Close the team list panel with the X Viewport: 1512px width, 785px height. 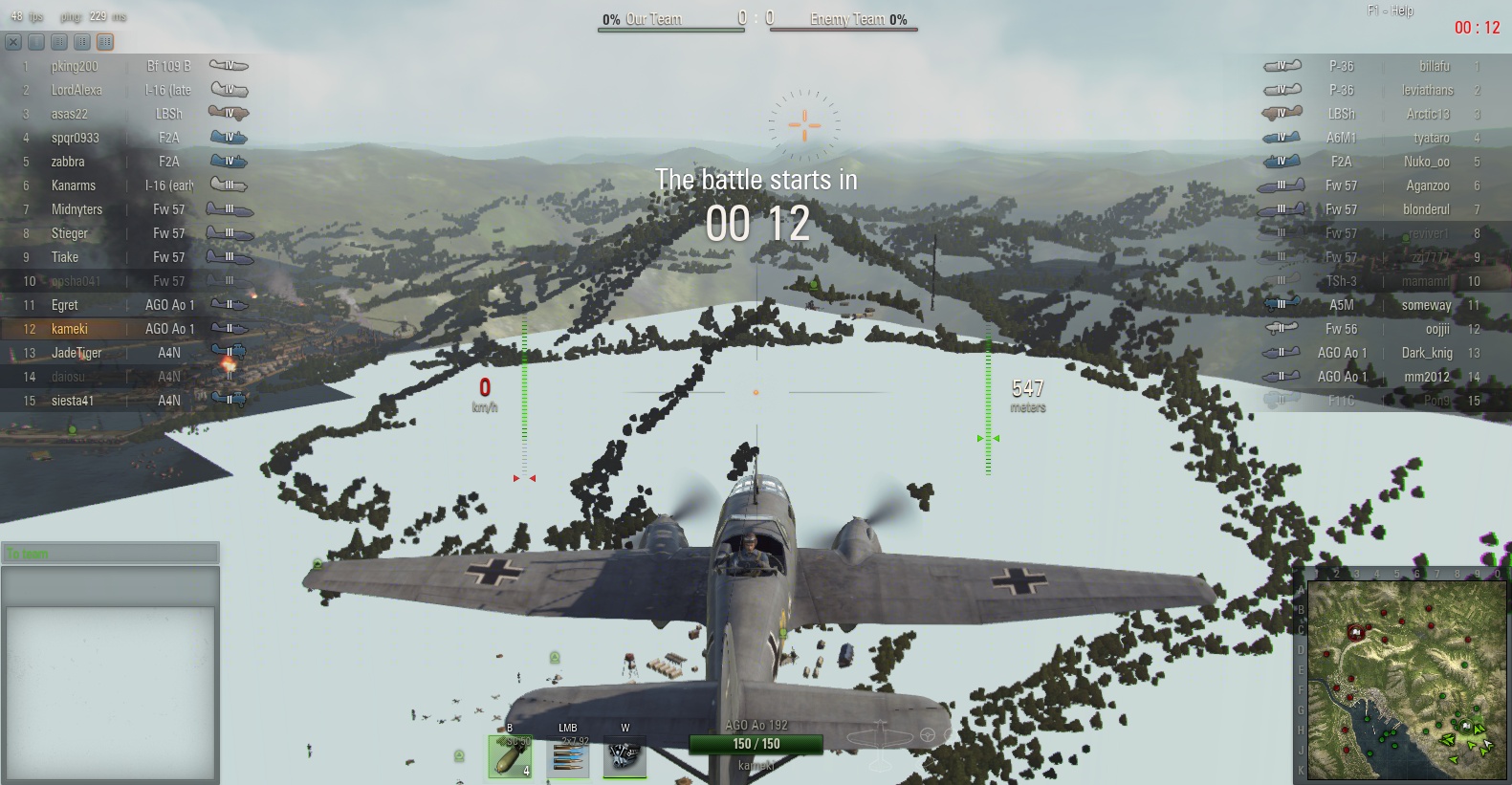point(13,42)
